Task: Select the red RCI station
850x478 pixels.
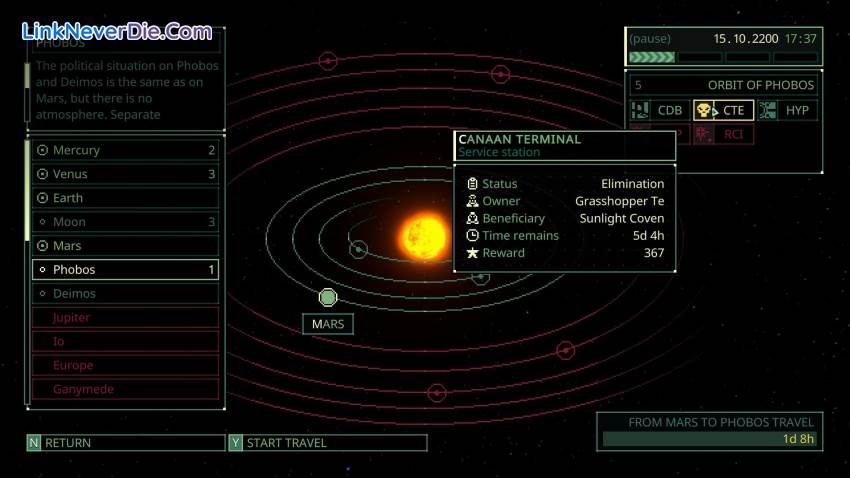Action: click(723, 134)
